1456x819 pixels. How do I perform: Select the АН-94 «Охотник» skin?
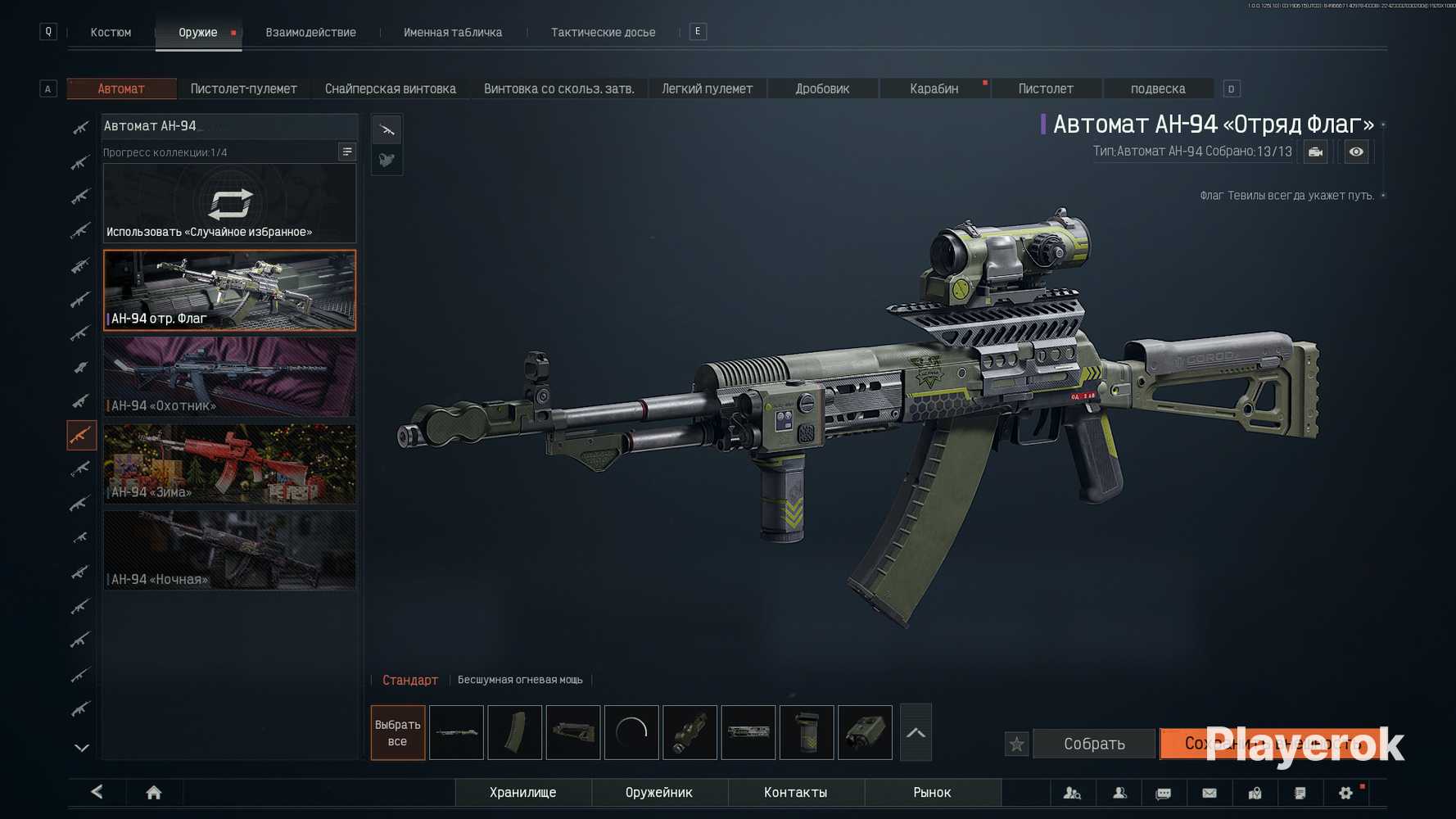coord(229,377)
